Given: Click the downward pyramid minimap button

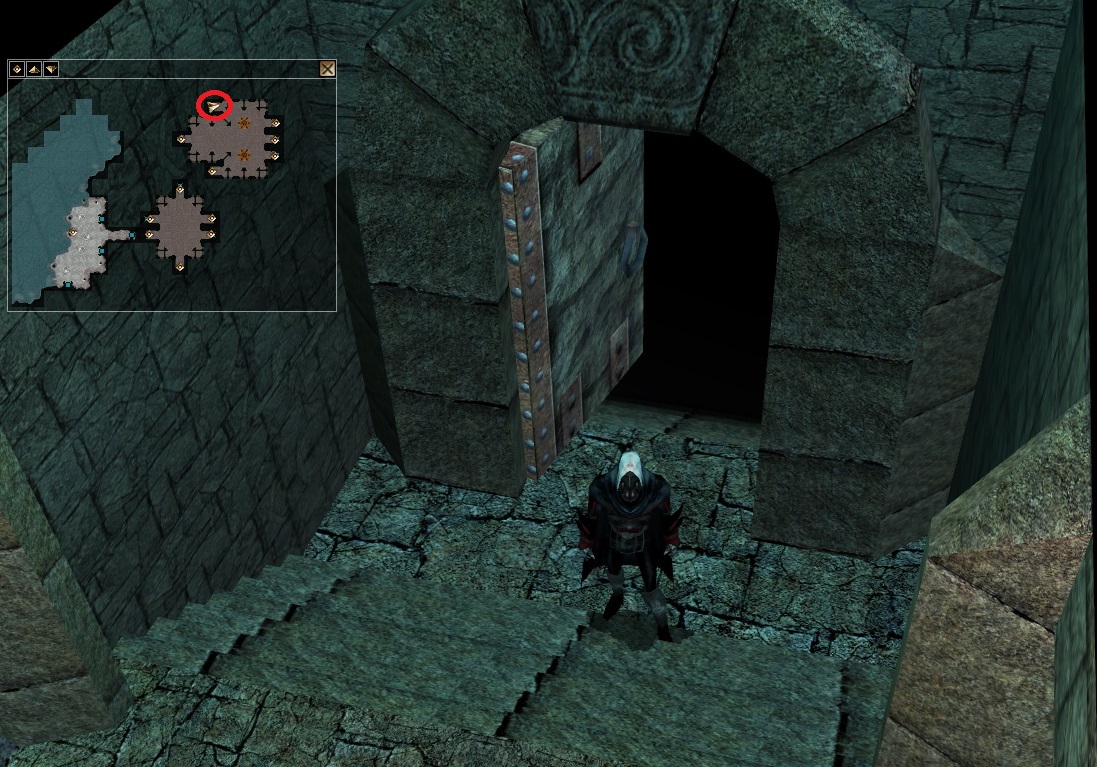Looking at the screenshot, I should coord(50,69).
